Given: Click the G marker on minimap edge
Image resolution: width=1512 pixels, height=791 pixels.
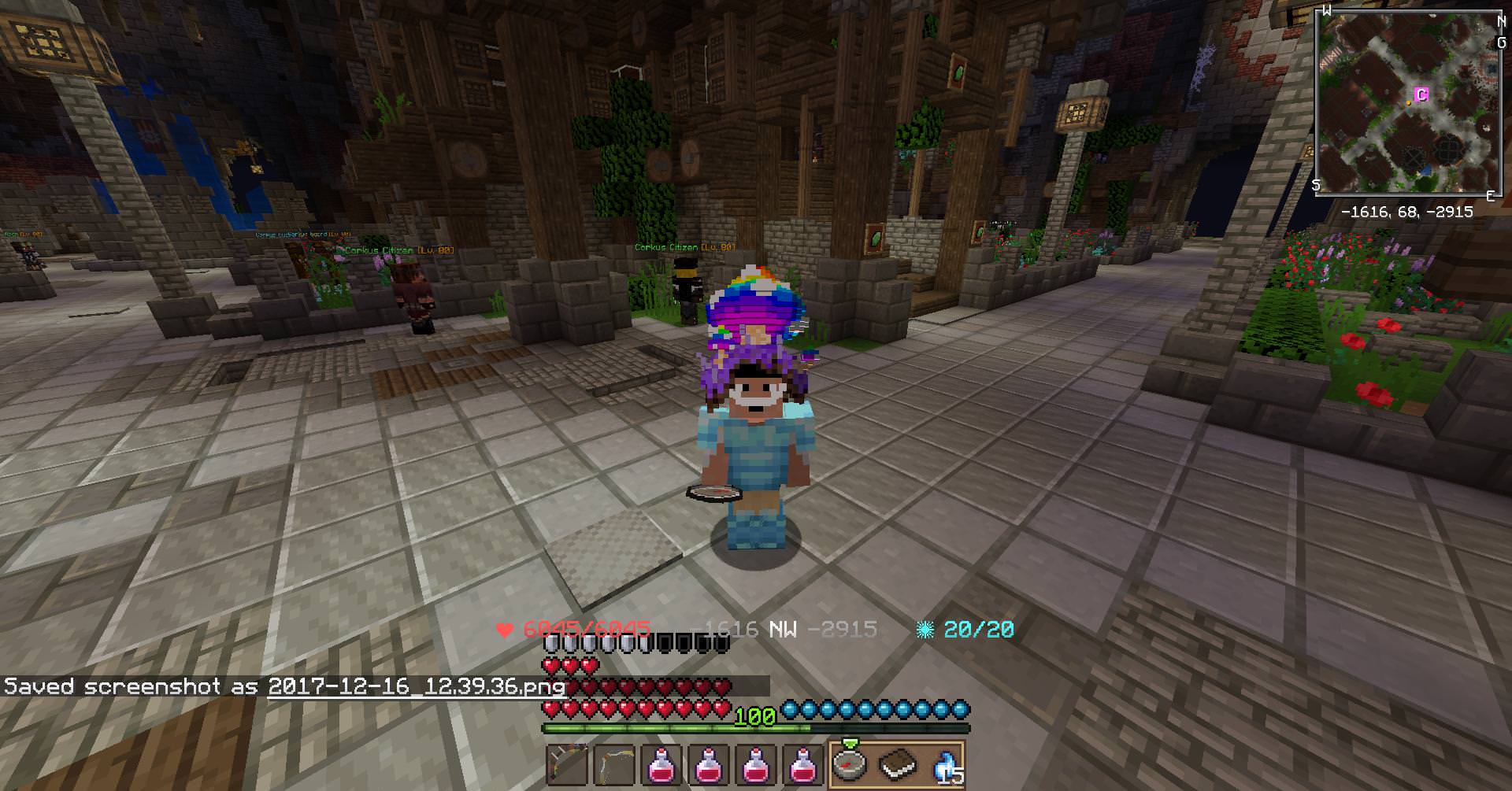Looking at the screenshot, I should [1501, 43].
